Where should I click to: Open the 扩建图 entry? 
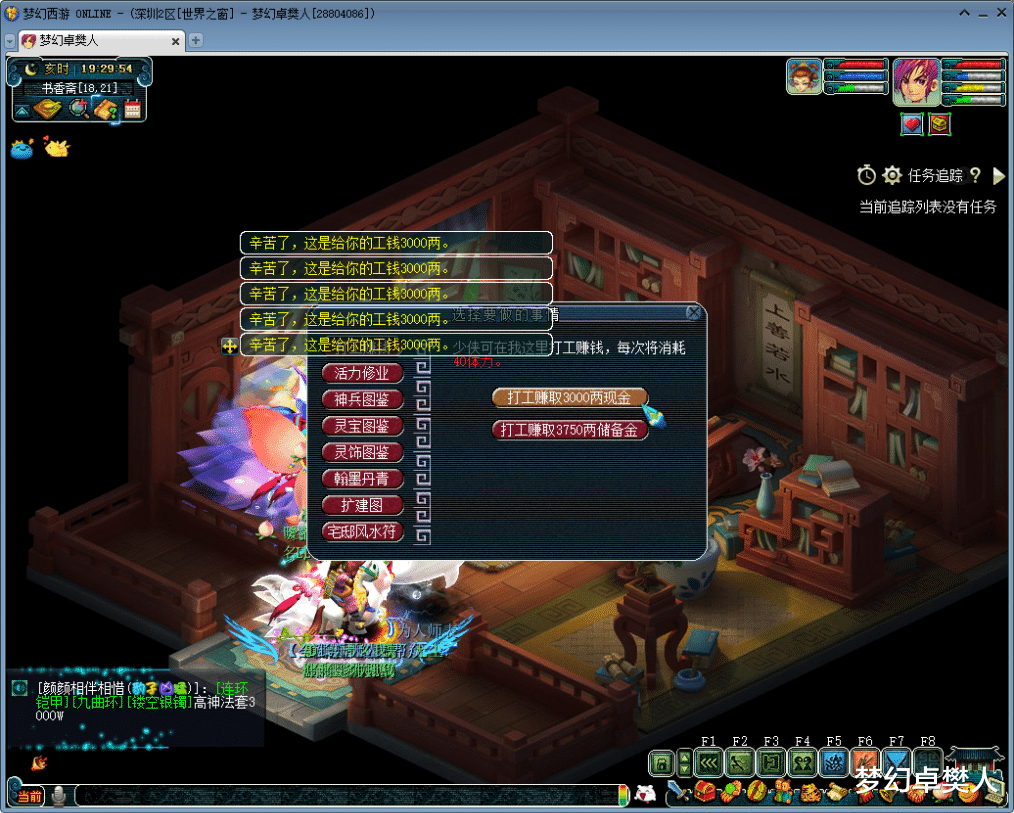362,505
